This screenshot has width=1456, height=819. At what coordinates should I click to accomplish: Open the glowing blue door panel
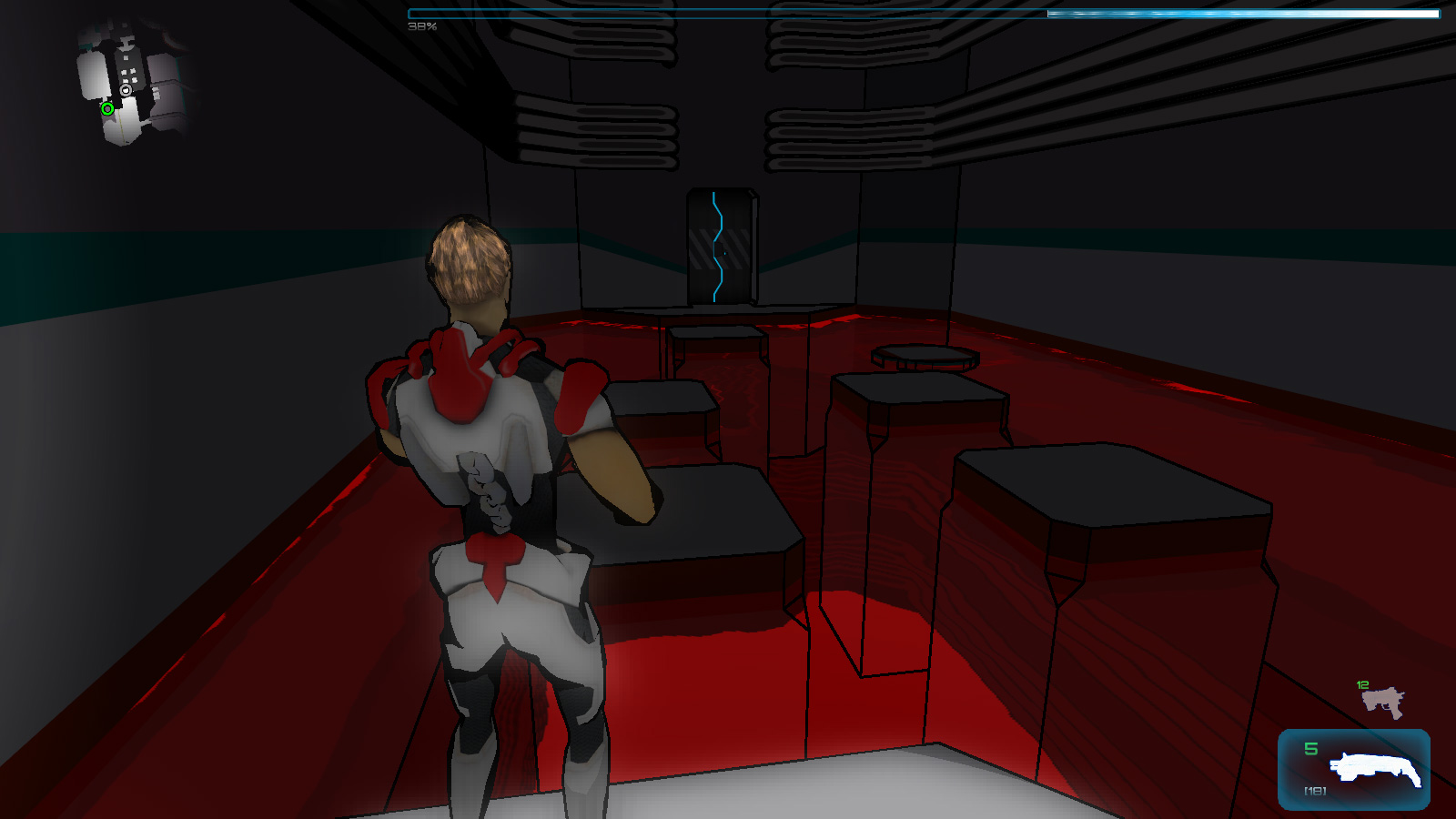[x=722, y=244]
